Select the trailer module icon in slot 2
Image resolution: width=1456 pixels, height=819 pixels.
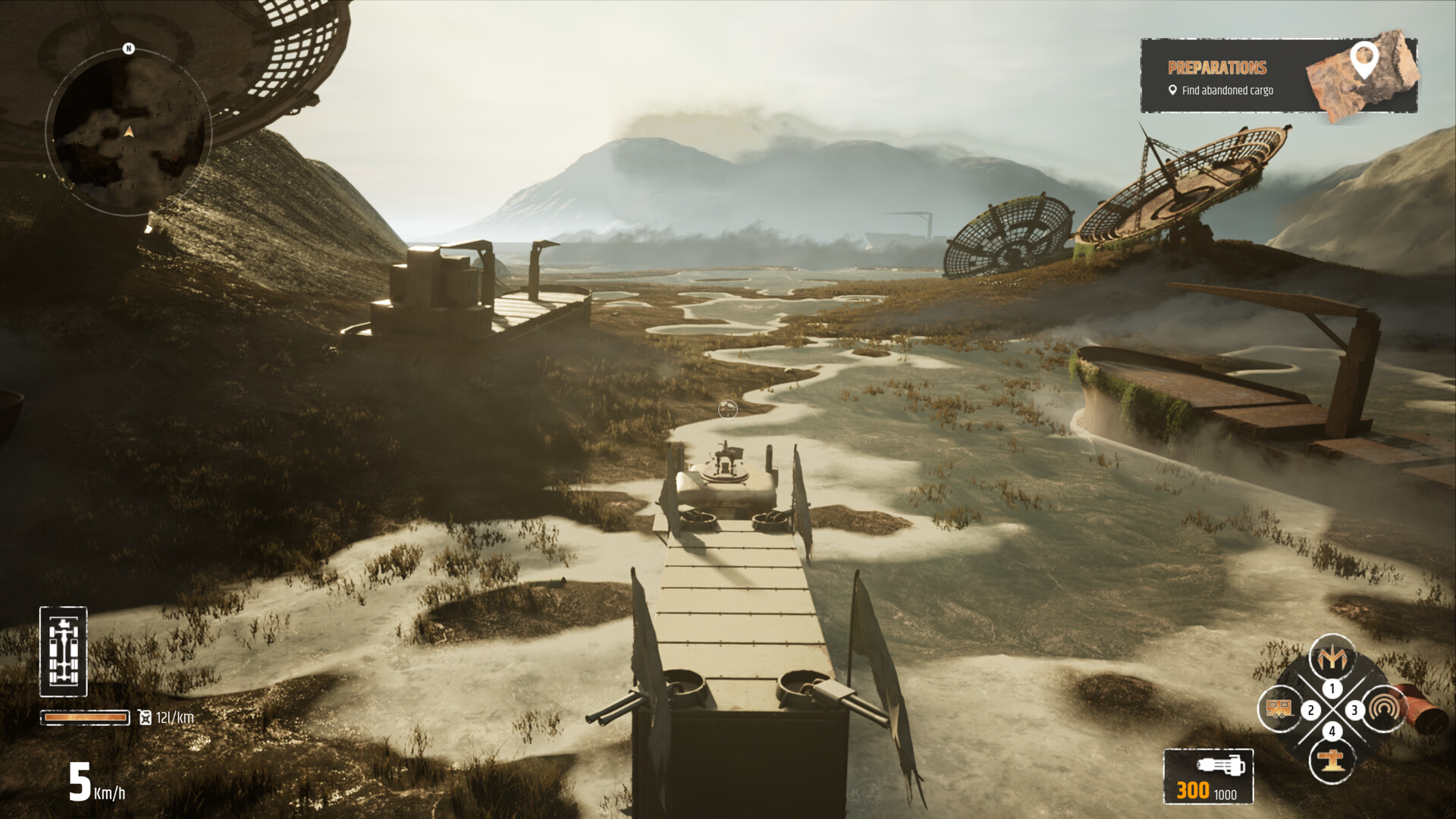pyautogui.click(x=1282, y=710)
